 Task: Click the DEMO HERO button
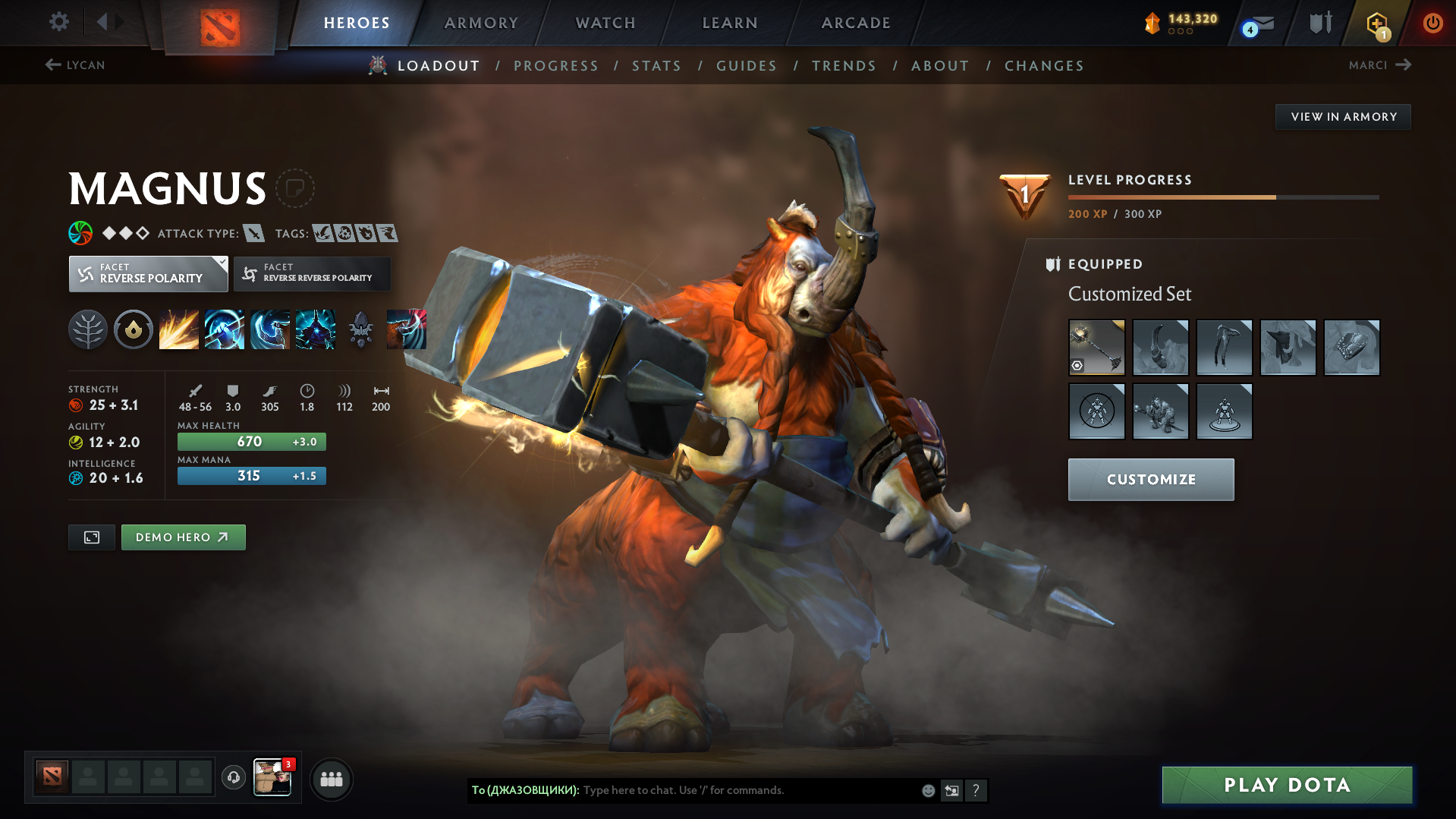pyautogui.click(x=183, y=537)
